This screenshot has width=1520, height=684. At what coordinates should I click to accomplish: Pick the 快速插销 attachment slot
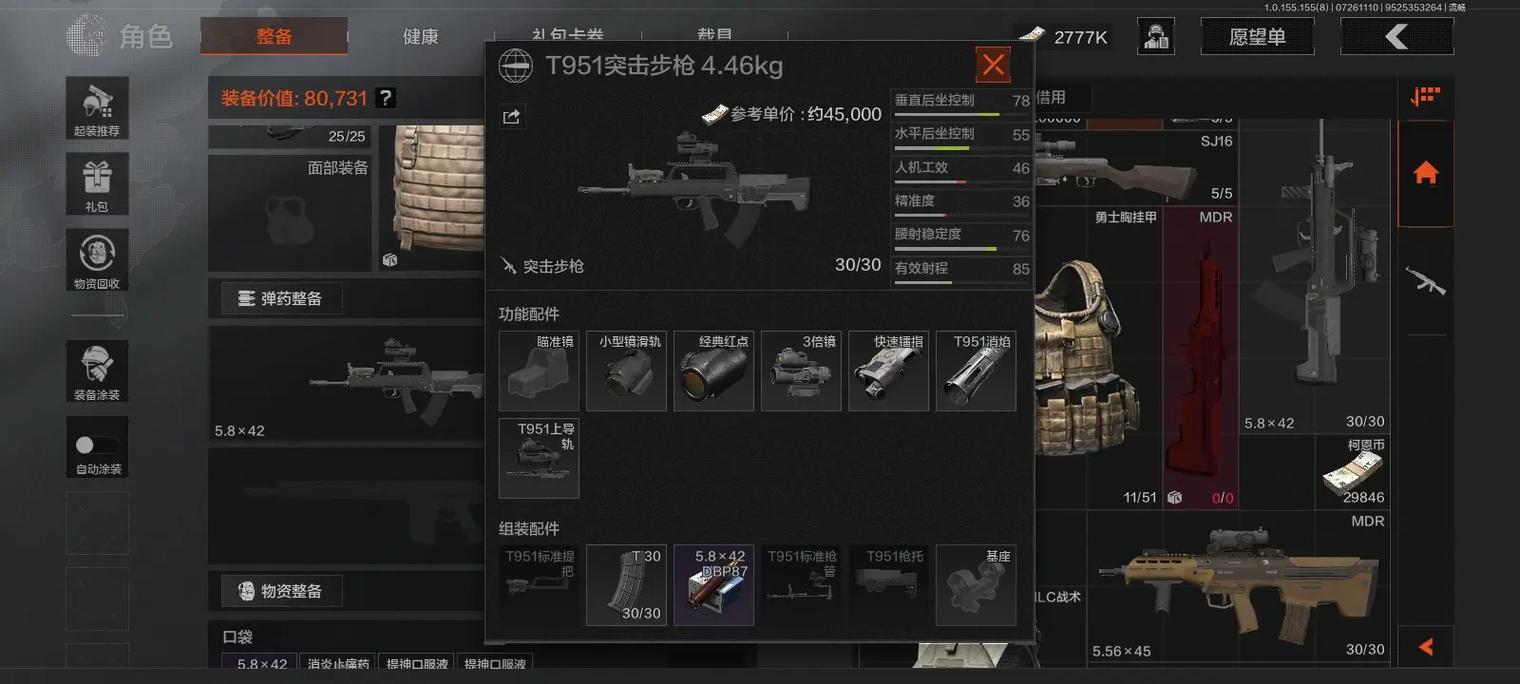(888, 371)
